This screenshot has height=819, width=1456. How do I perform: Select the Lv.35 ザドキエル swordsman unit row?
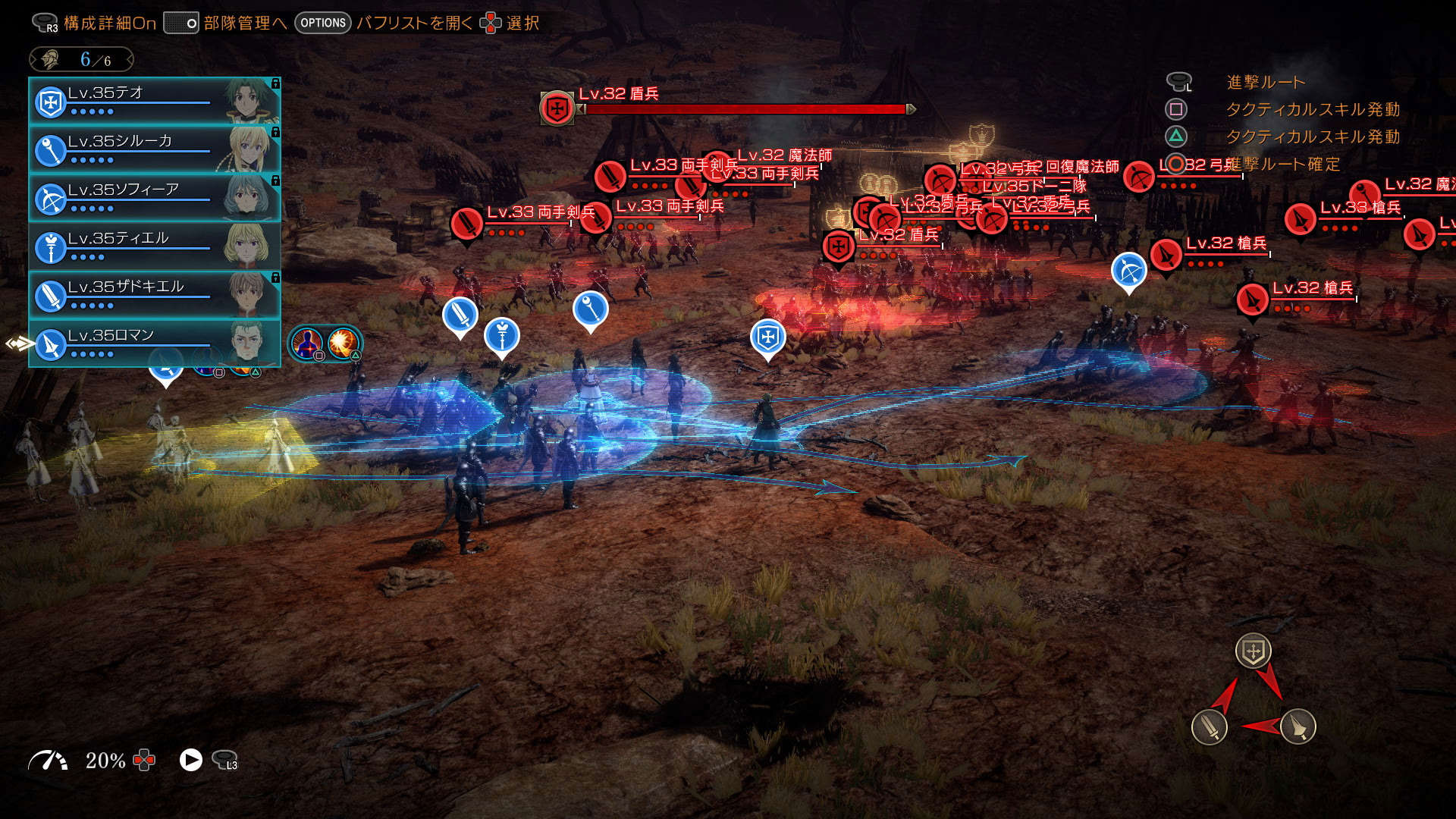point(154,295)
